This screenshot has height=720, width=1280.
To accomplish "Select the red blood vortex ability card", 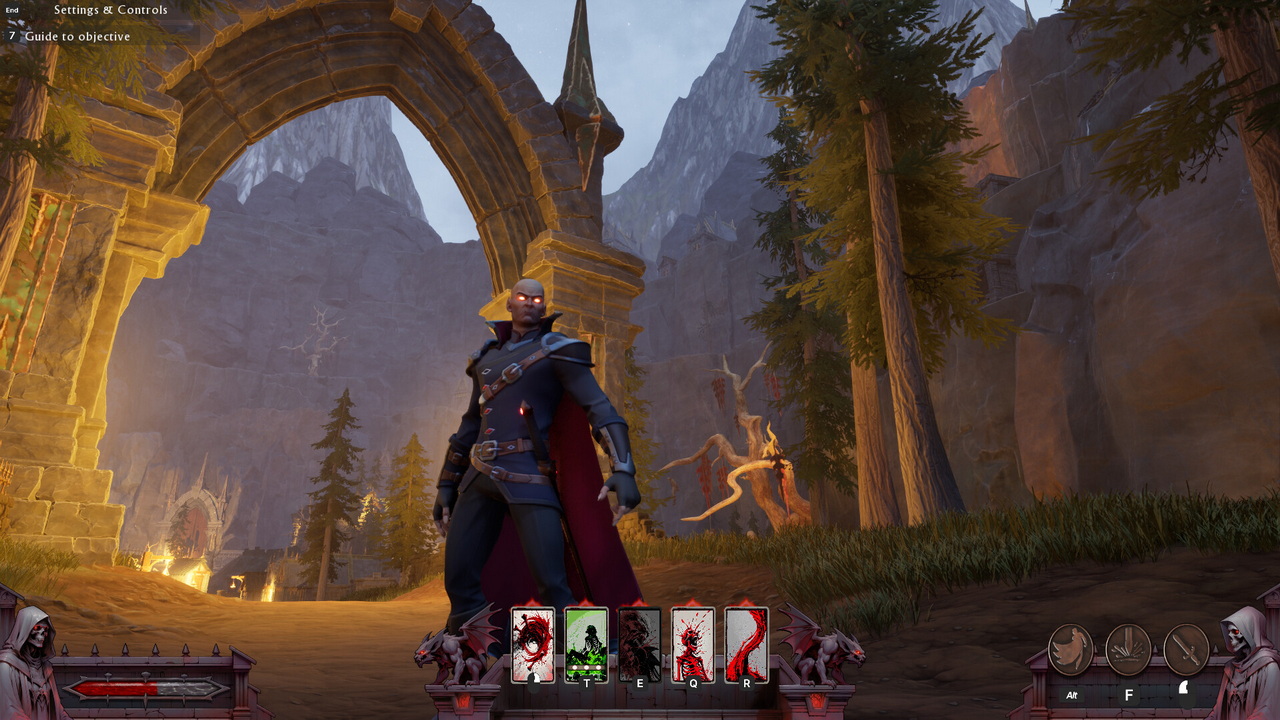I will pos(533,645).
